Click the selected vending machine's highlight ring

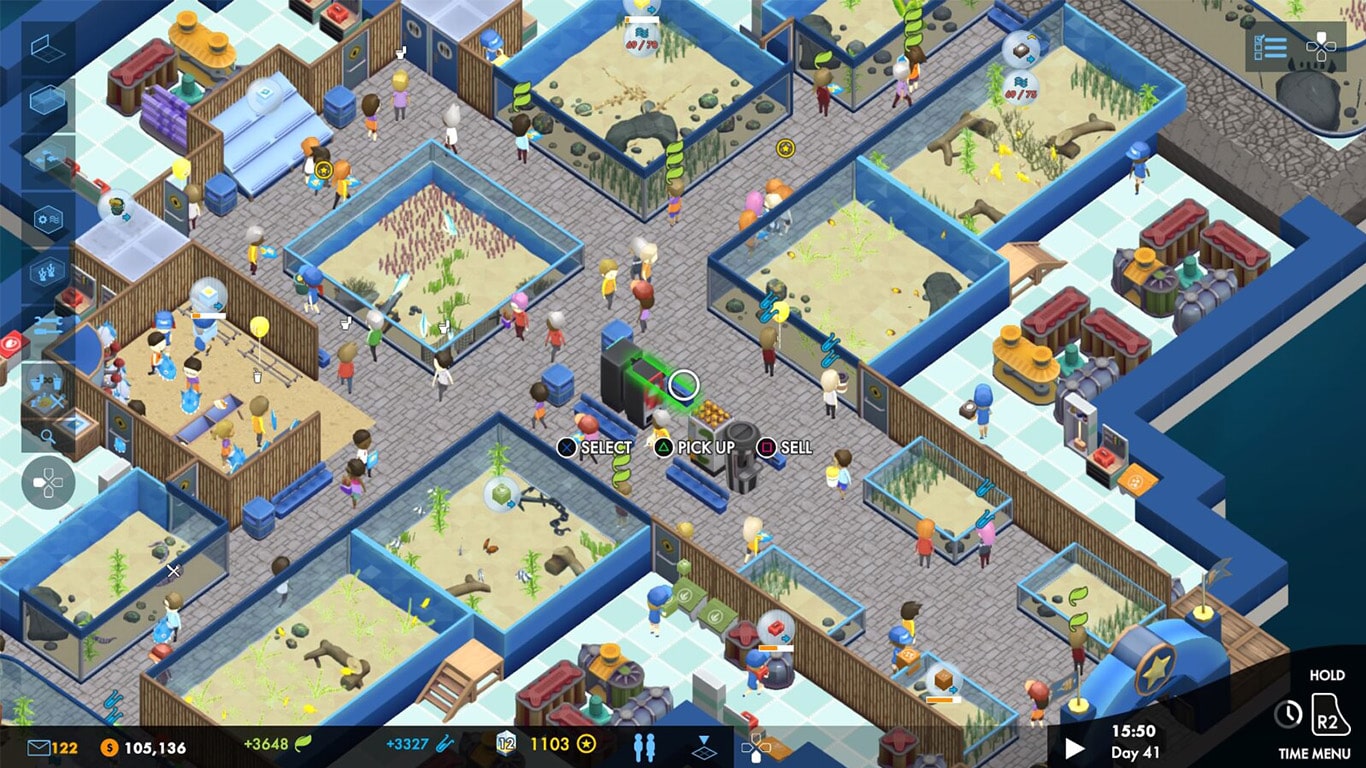pyautogui.click(x=684, y=384)
